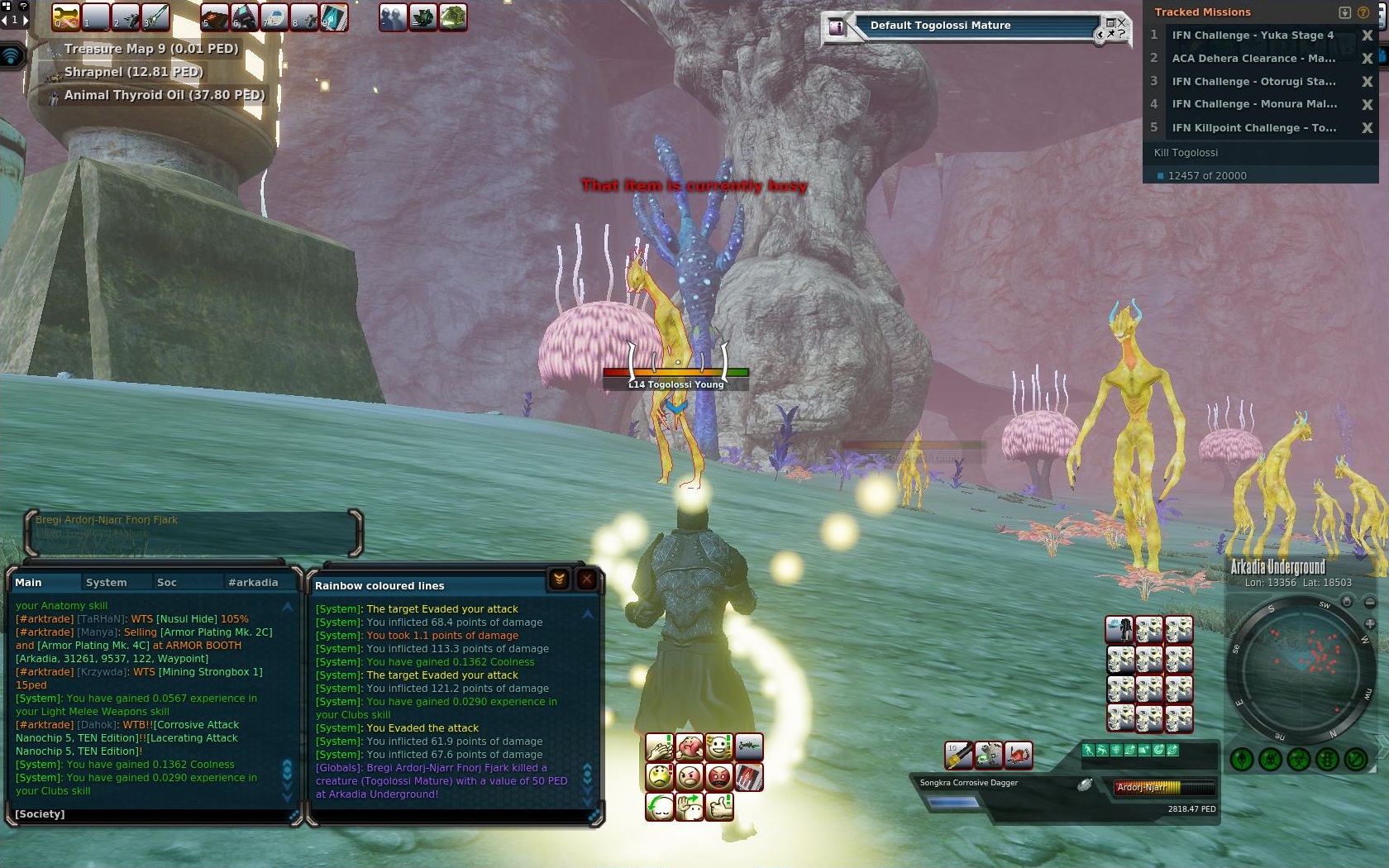Use the angry red face emote
This screenshot has height=868, width=1389.
pos(719,777)
